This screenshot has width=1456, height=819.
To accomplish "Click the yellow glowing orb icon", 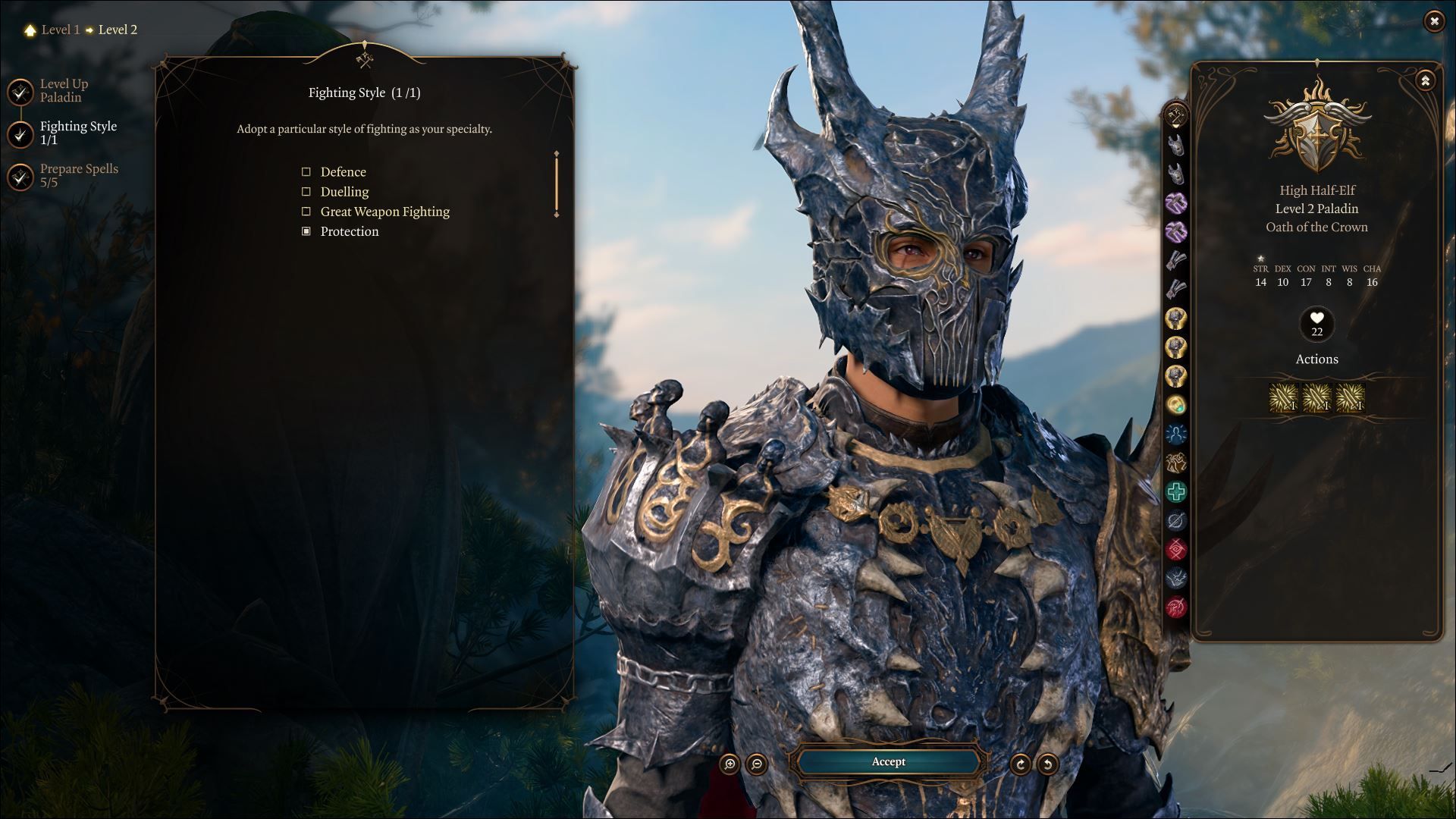I will 1176,405.
